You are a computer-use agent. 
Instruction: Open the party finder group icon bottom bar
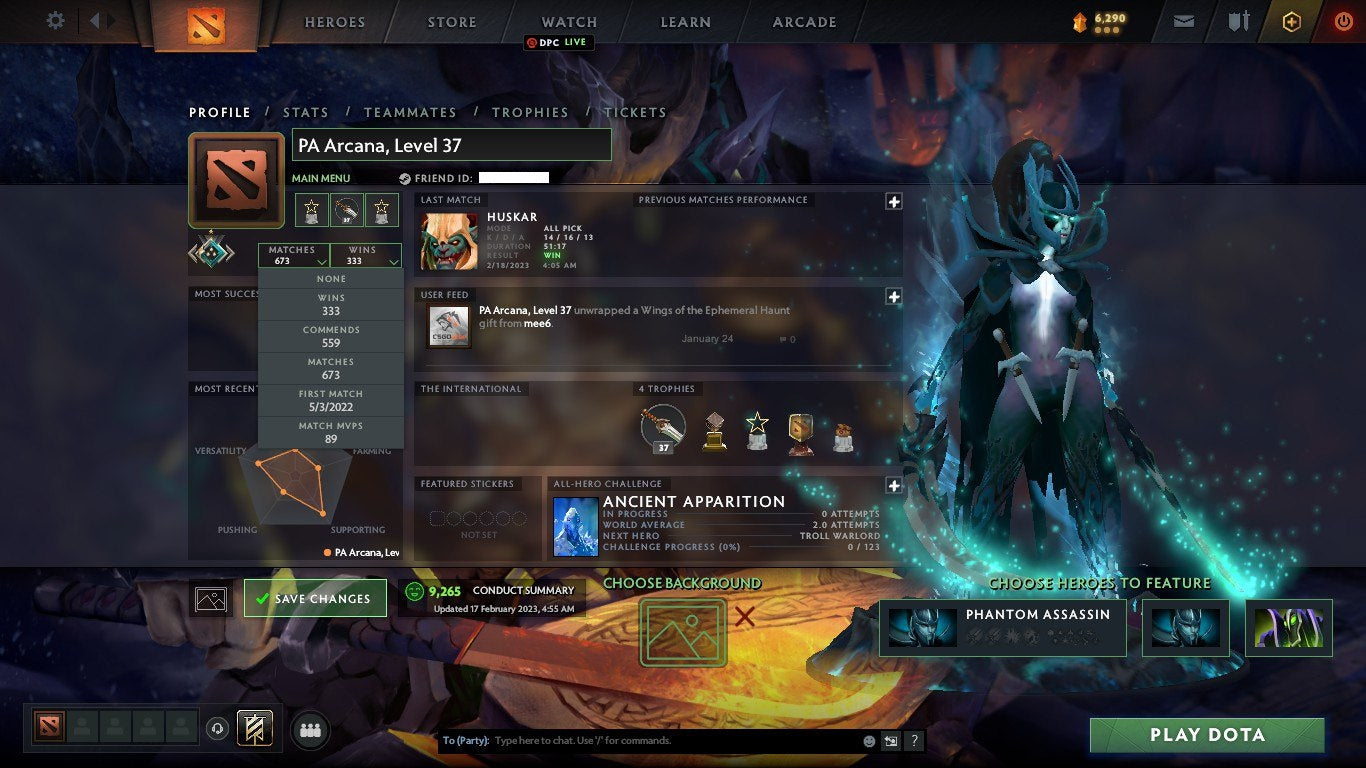tap(309, 730)
